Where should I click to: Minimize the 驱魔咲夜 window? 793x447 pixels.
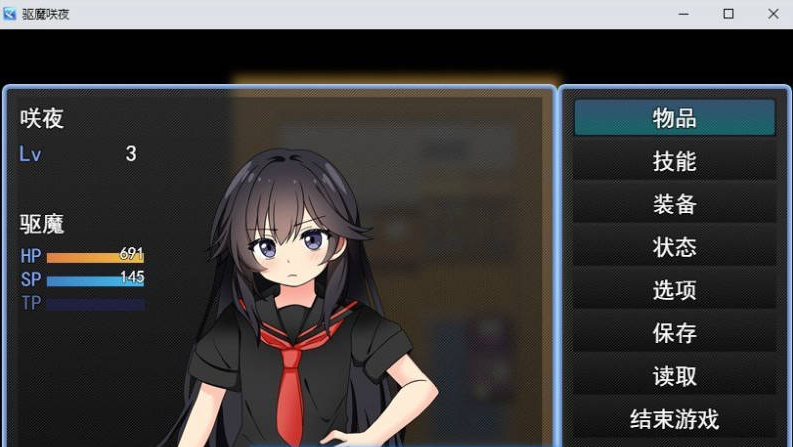click(x=683, y=14)
